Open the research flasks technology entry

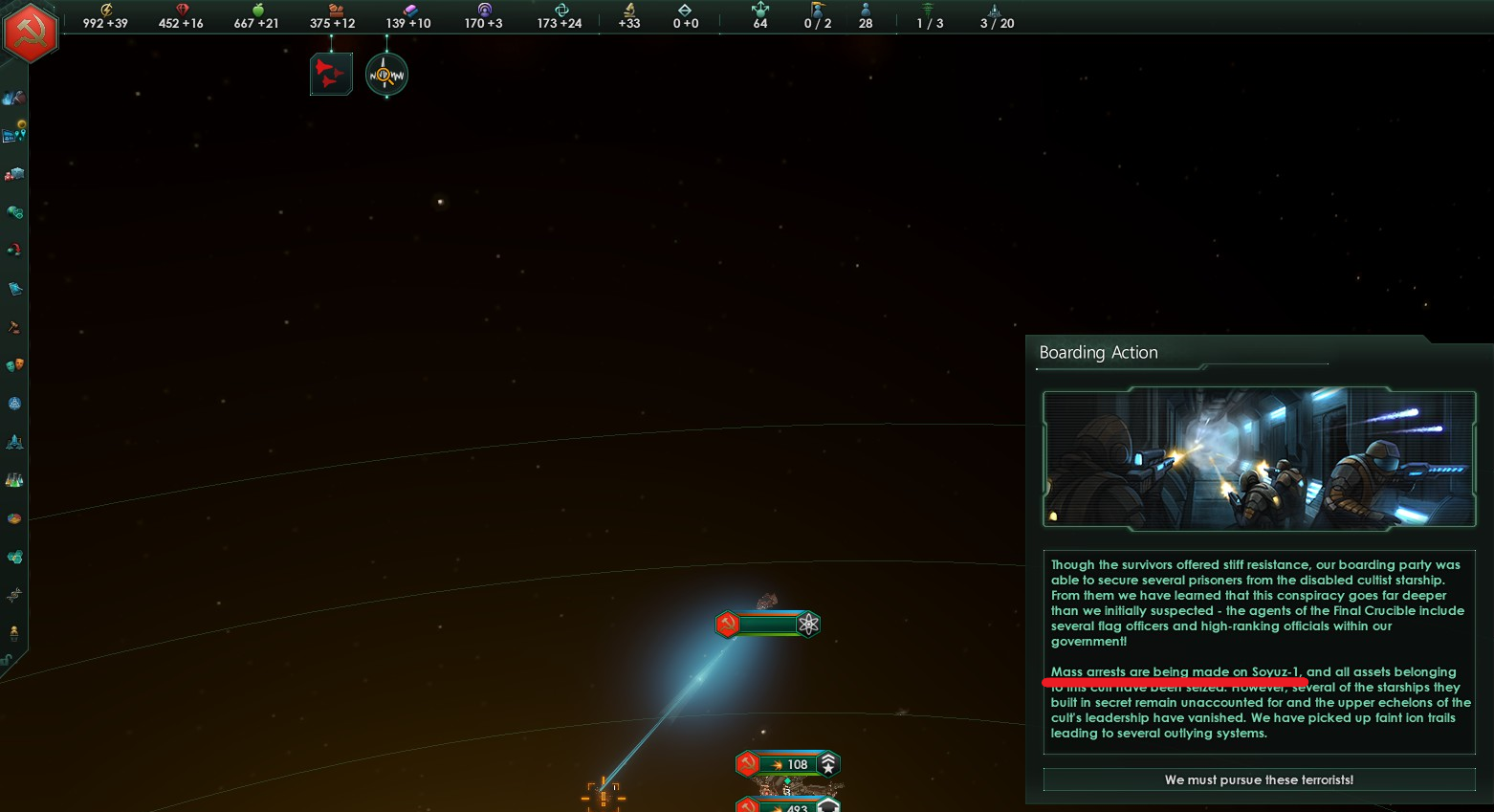[14, 480]
